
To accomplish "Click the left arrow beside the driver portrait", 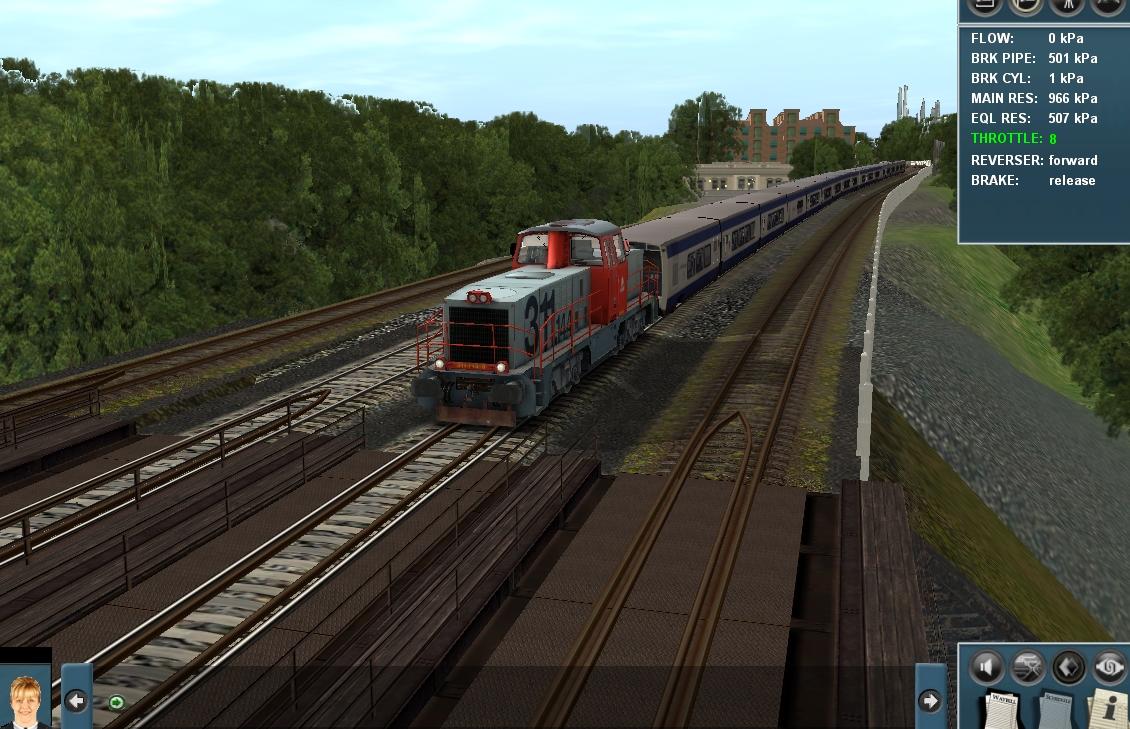I will (x=76, y=701).
